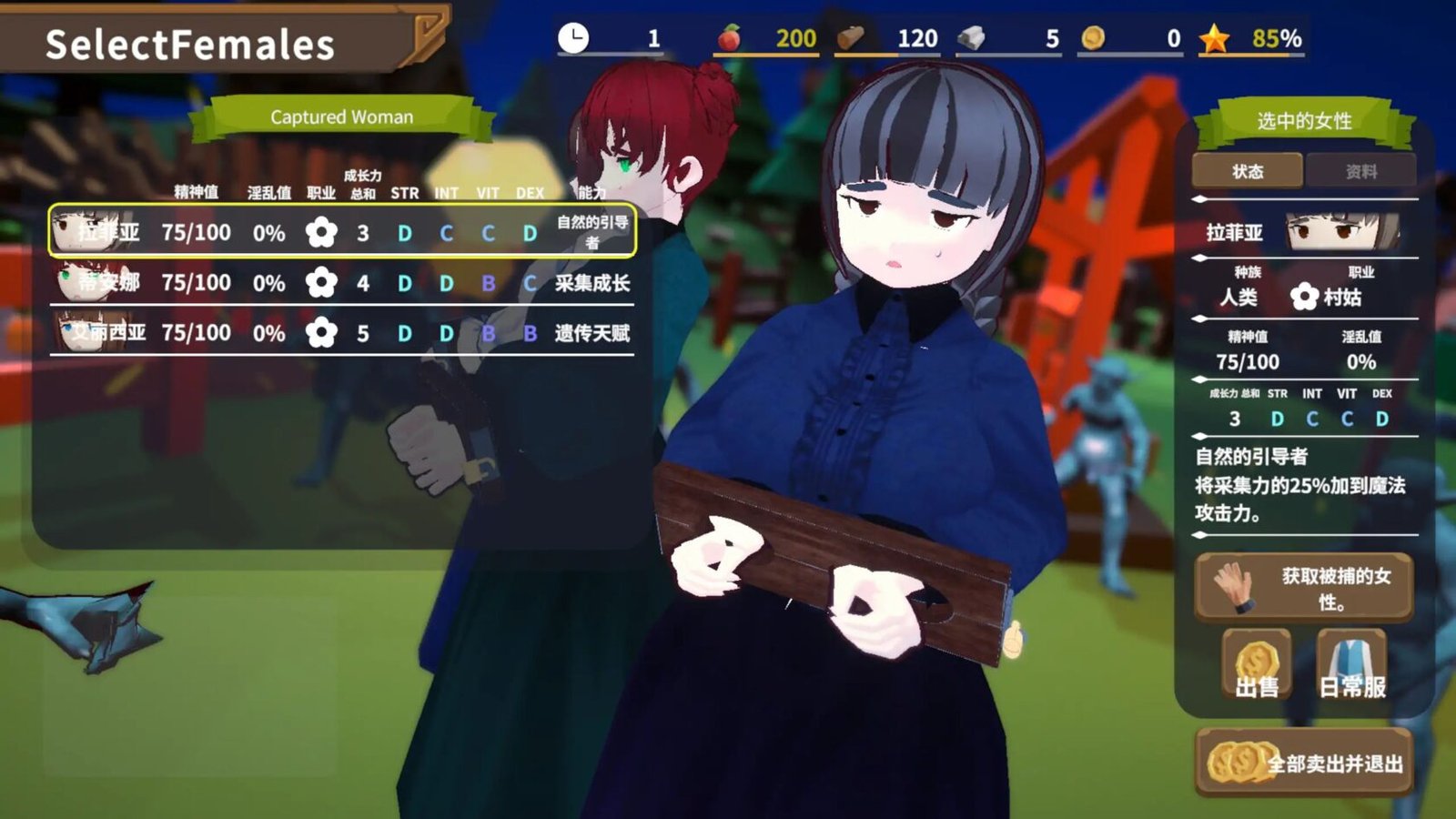Image resolution: width=1456 pixels, height=819 pixels.
Task: Choose the 出售 coin button
Action: tap(1257, 666)
